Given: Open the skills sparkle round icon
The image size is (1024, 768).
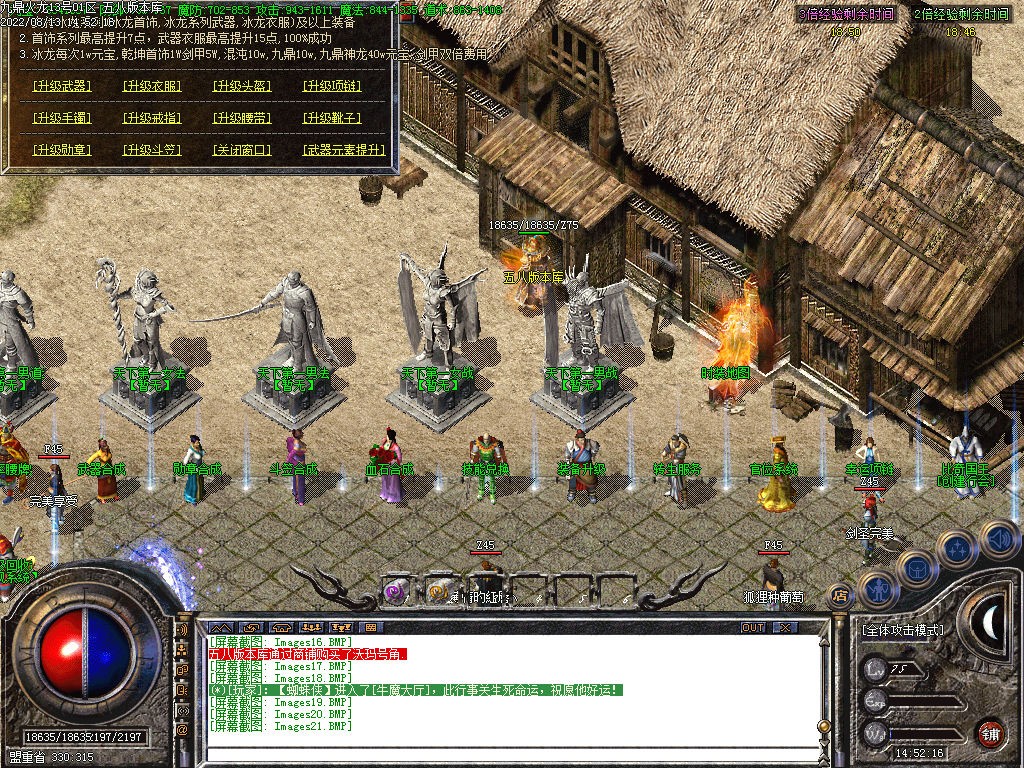Looking at the screenshot, I should [958, 548].
